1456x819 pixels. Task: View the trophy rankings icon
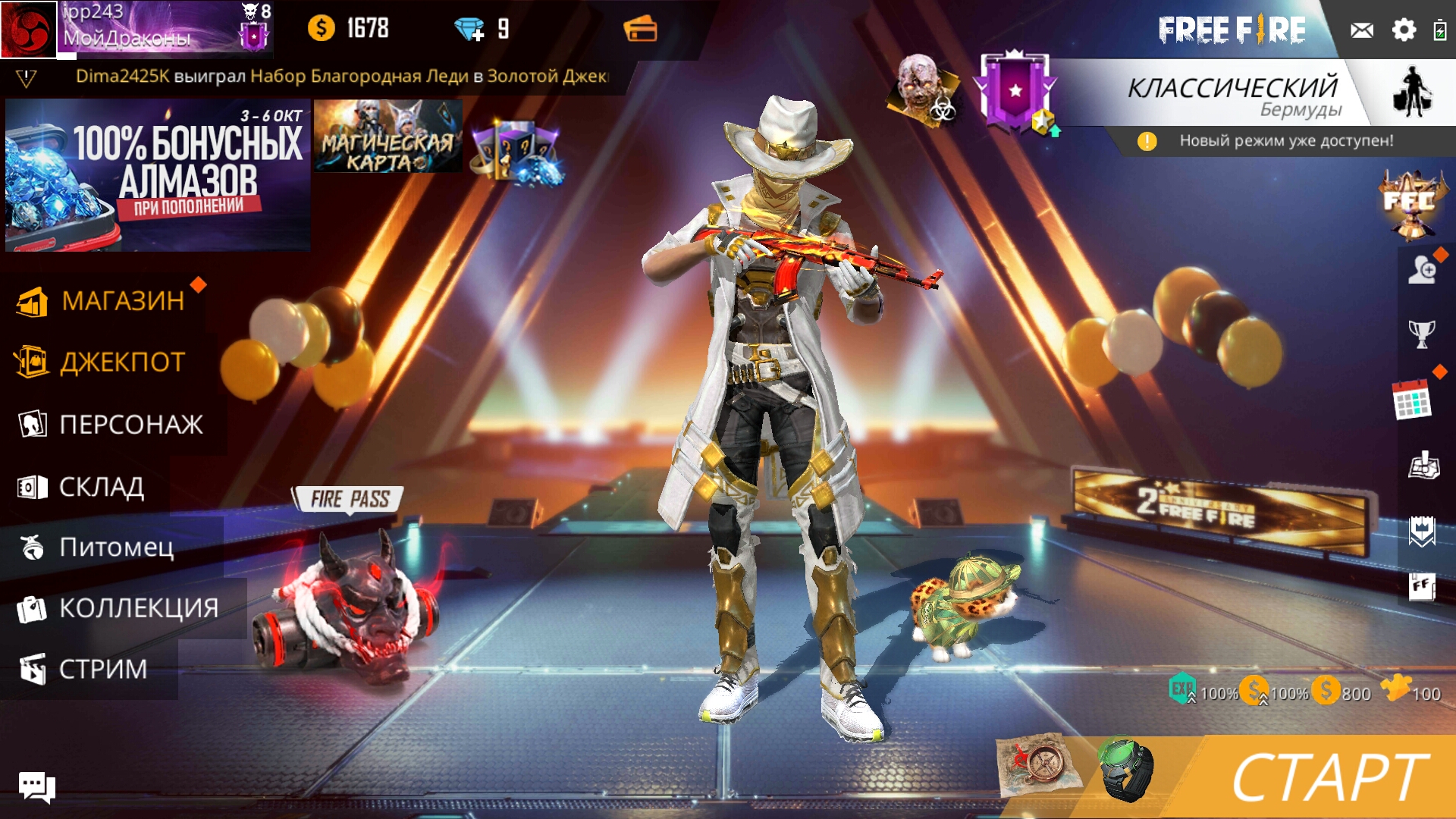point(1421,333)
